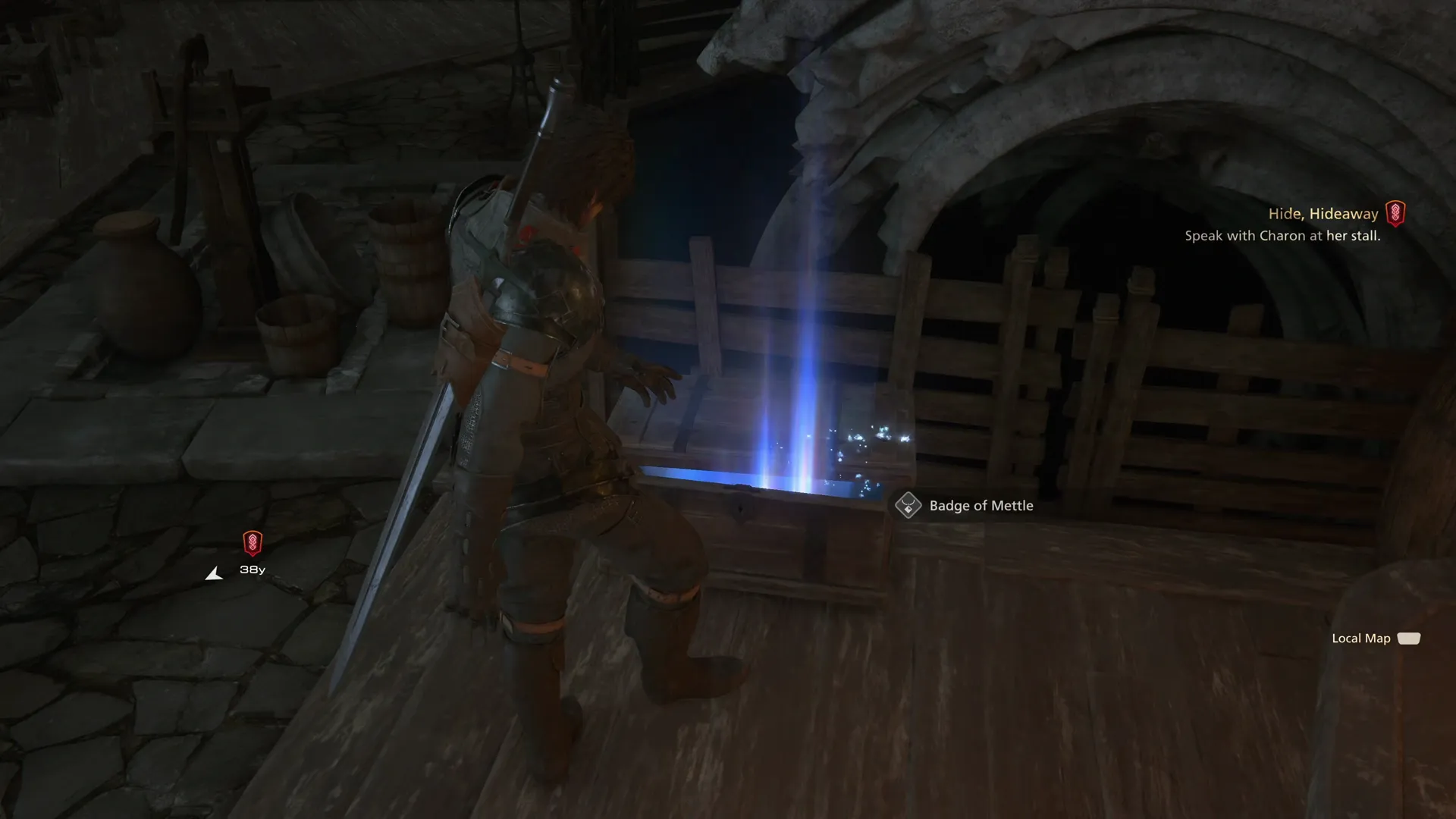This screenshot has width=1456, height=819.
Task: Click the Local Map label text
Action: (1361, 639)
